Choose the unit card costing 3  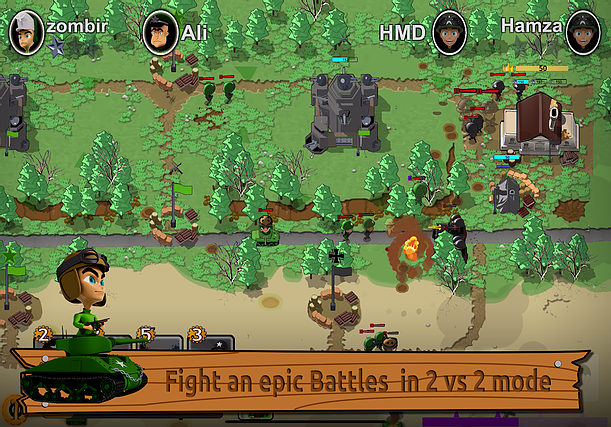(210, 341)
